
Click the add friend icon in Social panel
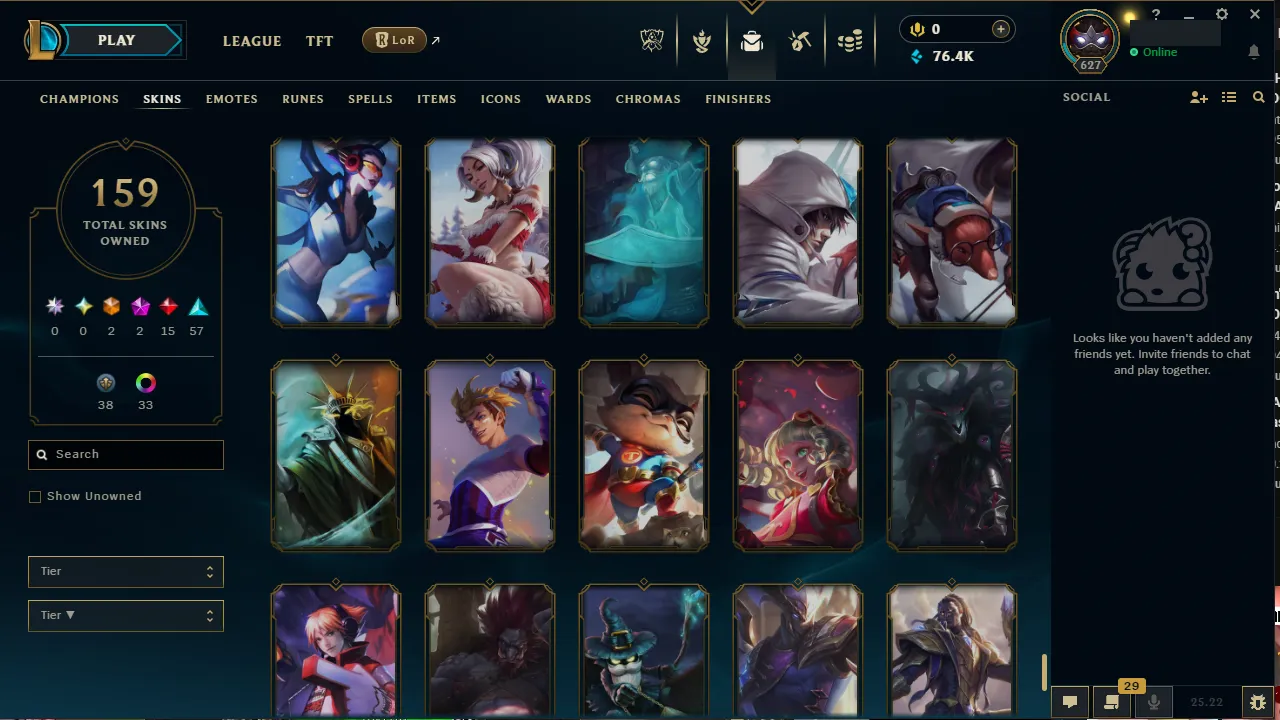point(1198,97)
